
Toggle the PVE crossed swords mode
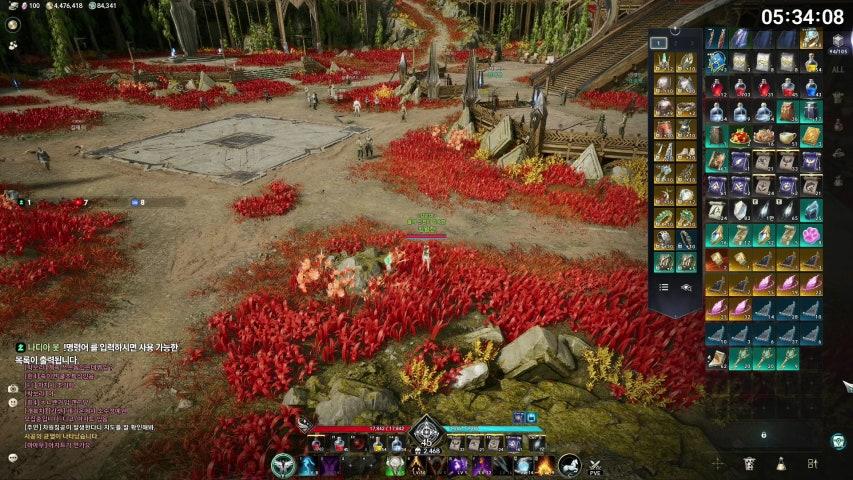coord(596,466)
